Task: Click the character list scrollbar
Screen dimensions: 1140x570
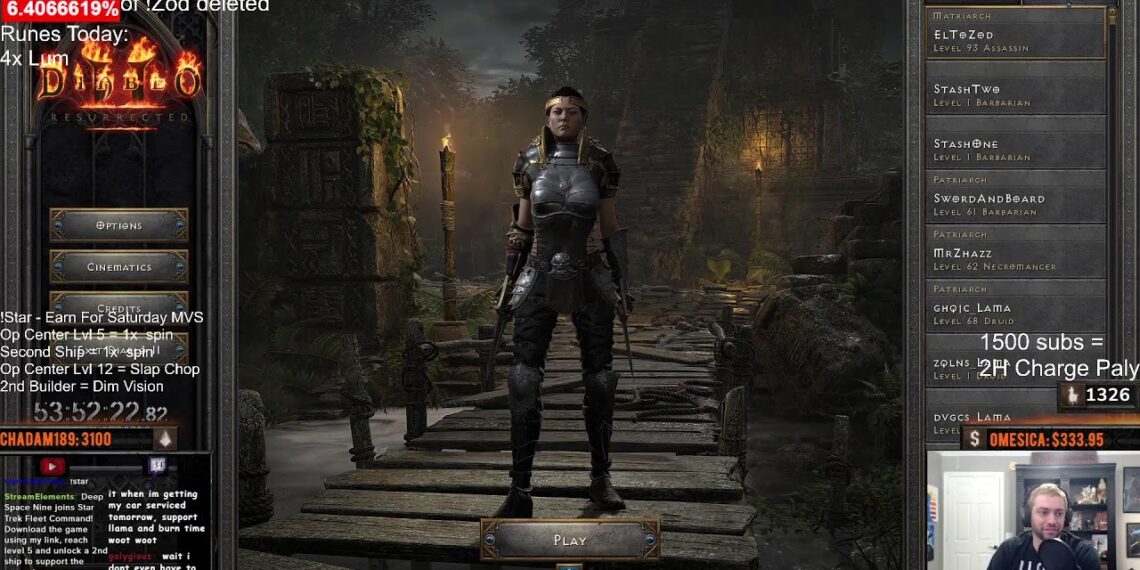Action: tap(1113, 200)
